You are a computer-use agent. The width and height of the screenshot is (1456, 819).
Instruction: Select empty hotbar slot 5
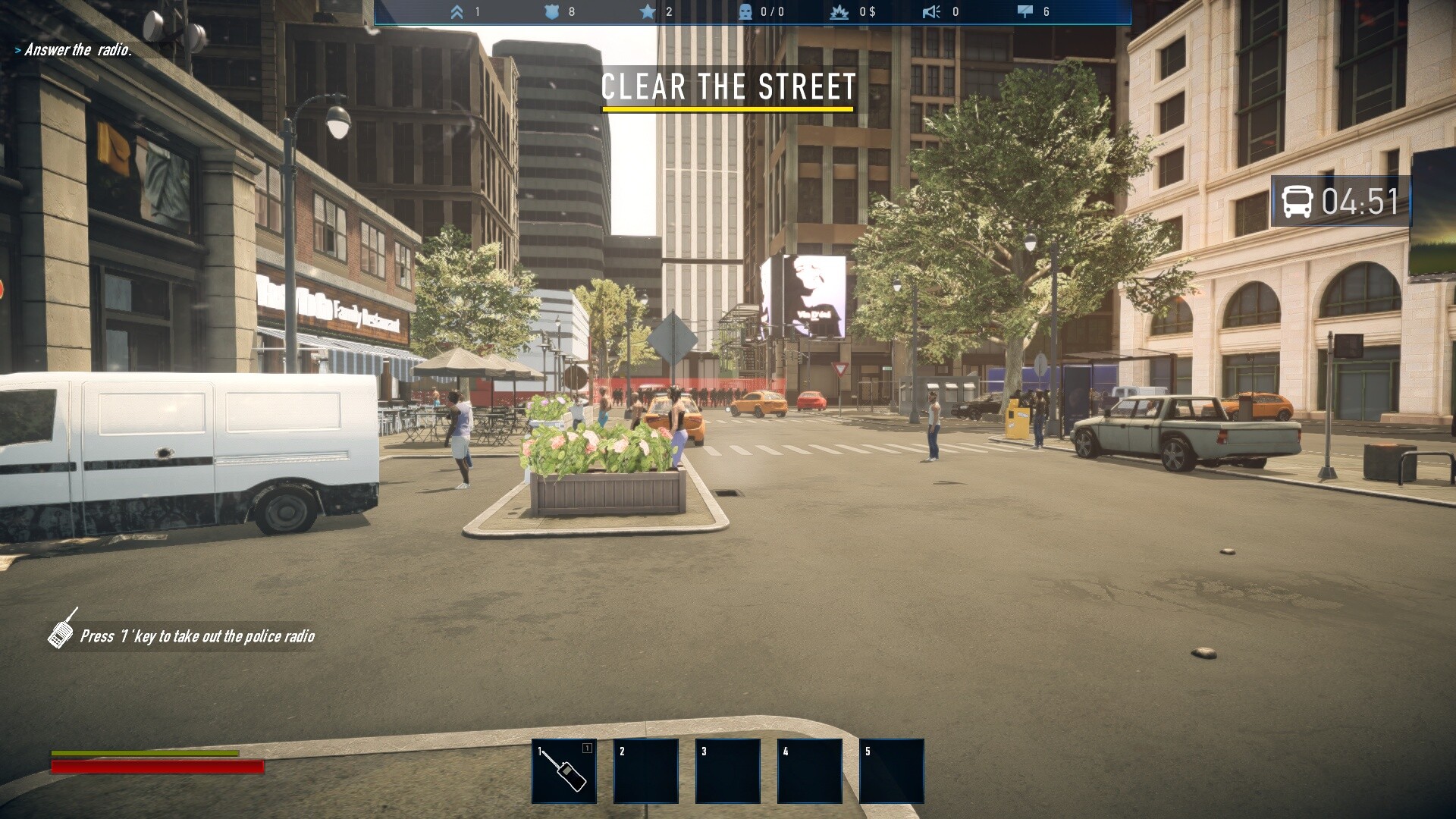tap(890, 770)
